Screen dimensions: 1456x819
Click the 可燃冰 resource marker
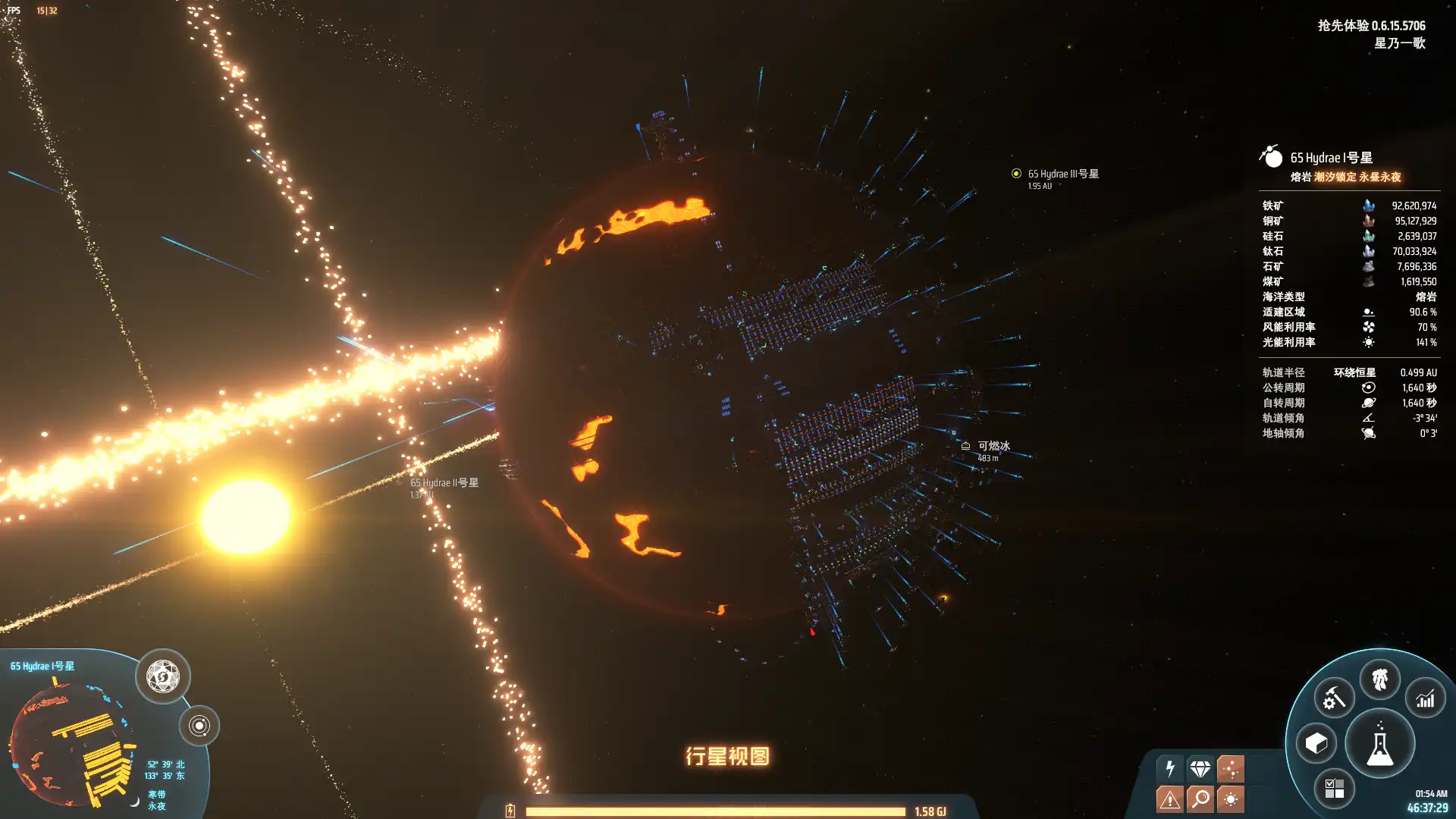(966, 447)
